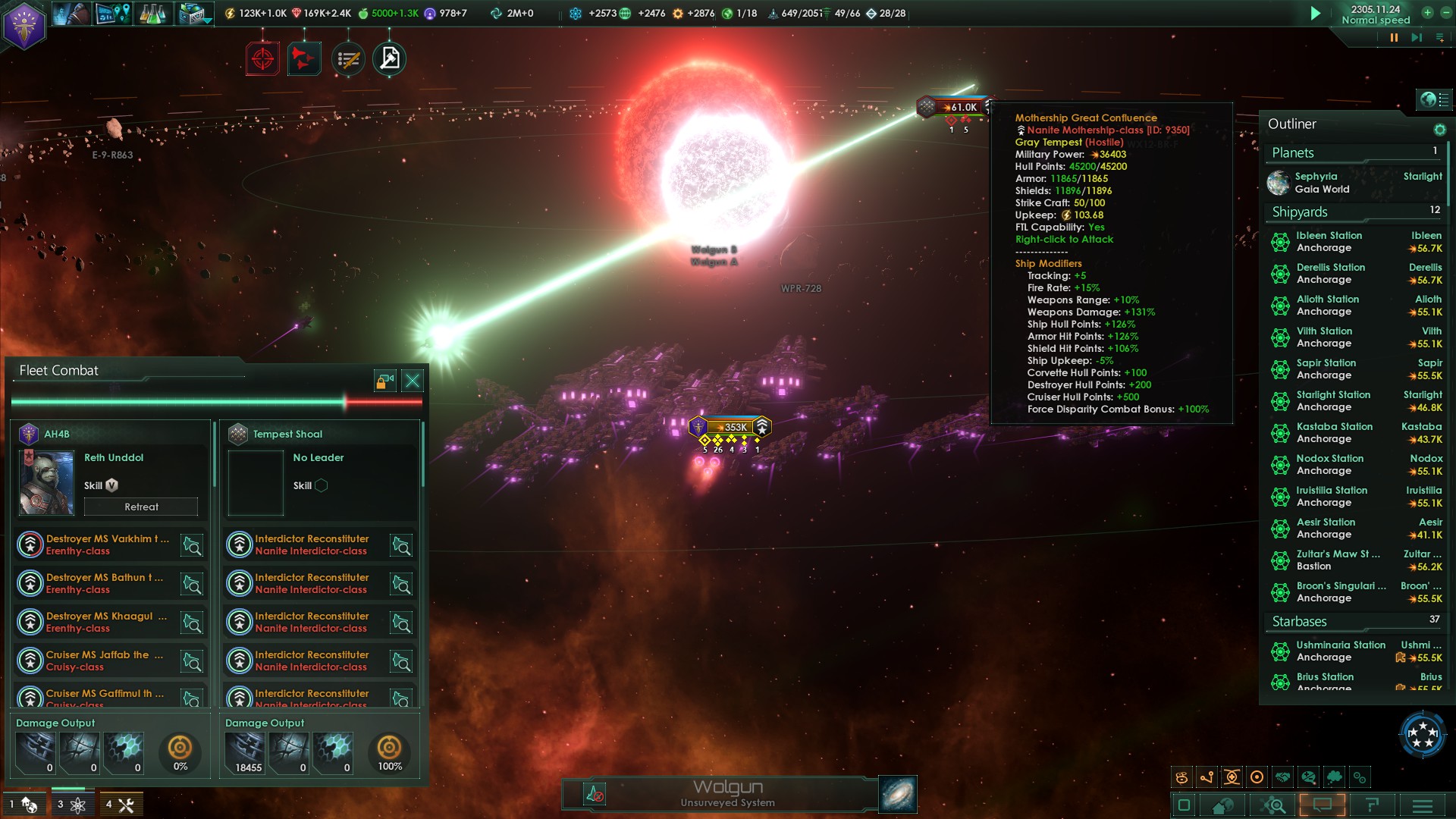1456x819 pixels.
Task: Open the empire emblem government menu
Action: (24, 26)
